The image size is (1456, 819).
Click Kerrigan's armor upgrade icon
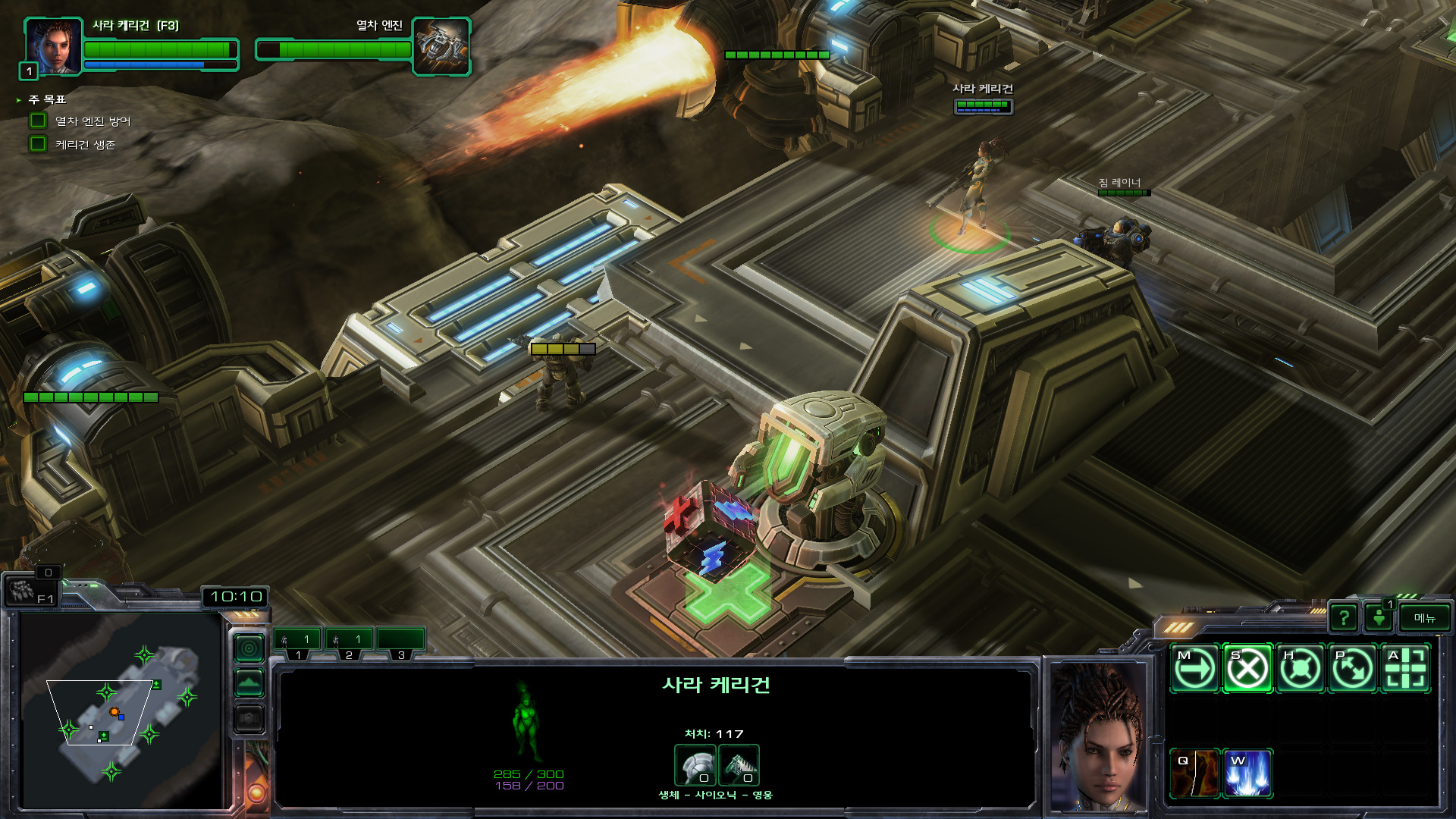pos(695,765)
